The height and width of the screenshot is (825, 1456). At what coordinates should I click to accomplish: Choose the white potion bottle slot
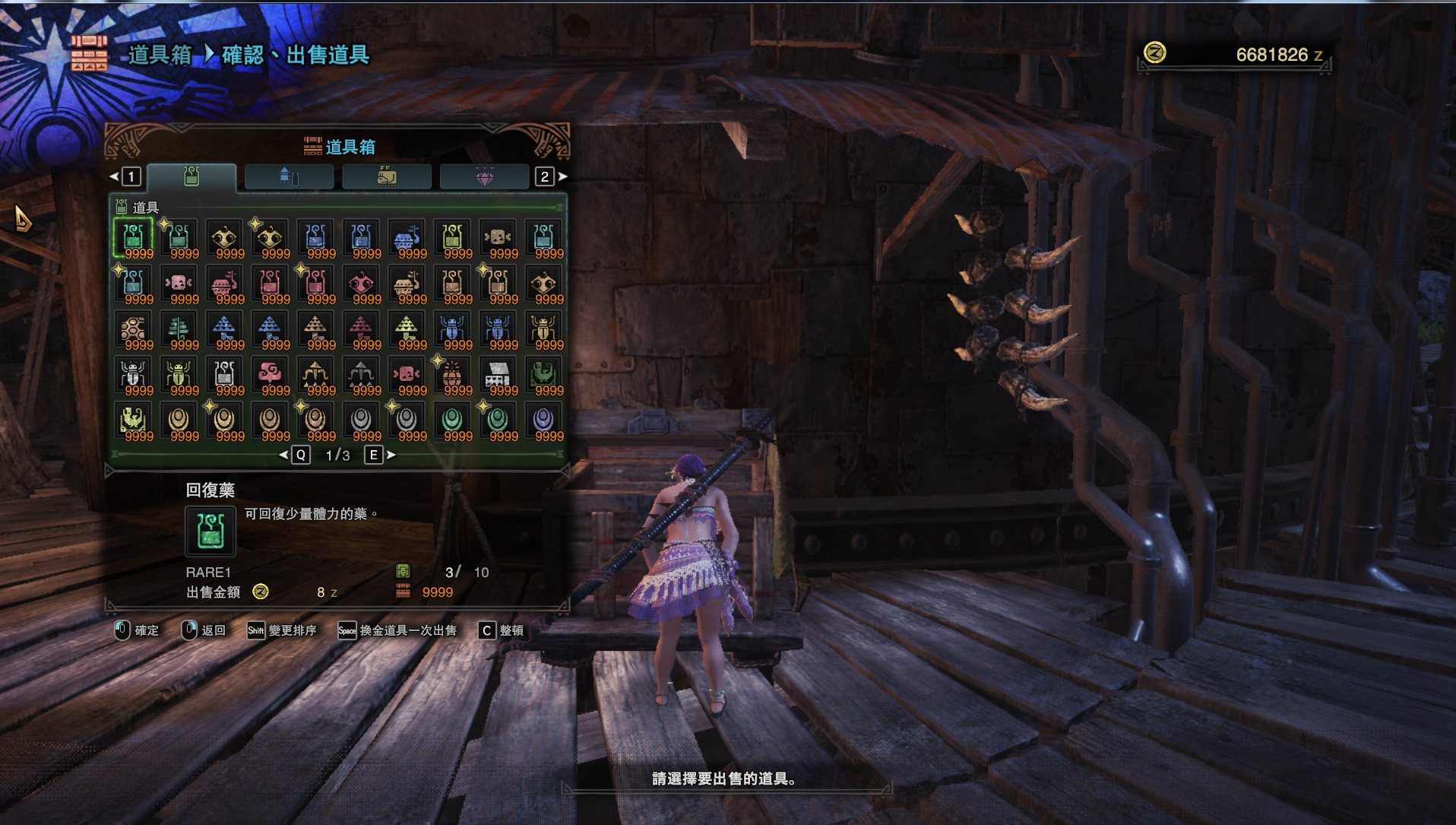pyautogui.click(x=225, y=375)
